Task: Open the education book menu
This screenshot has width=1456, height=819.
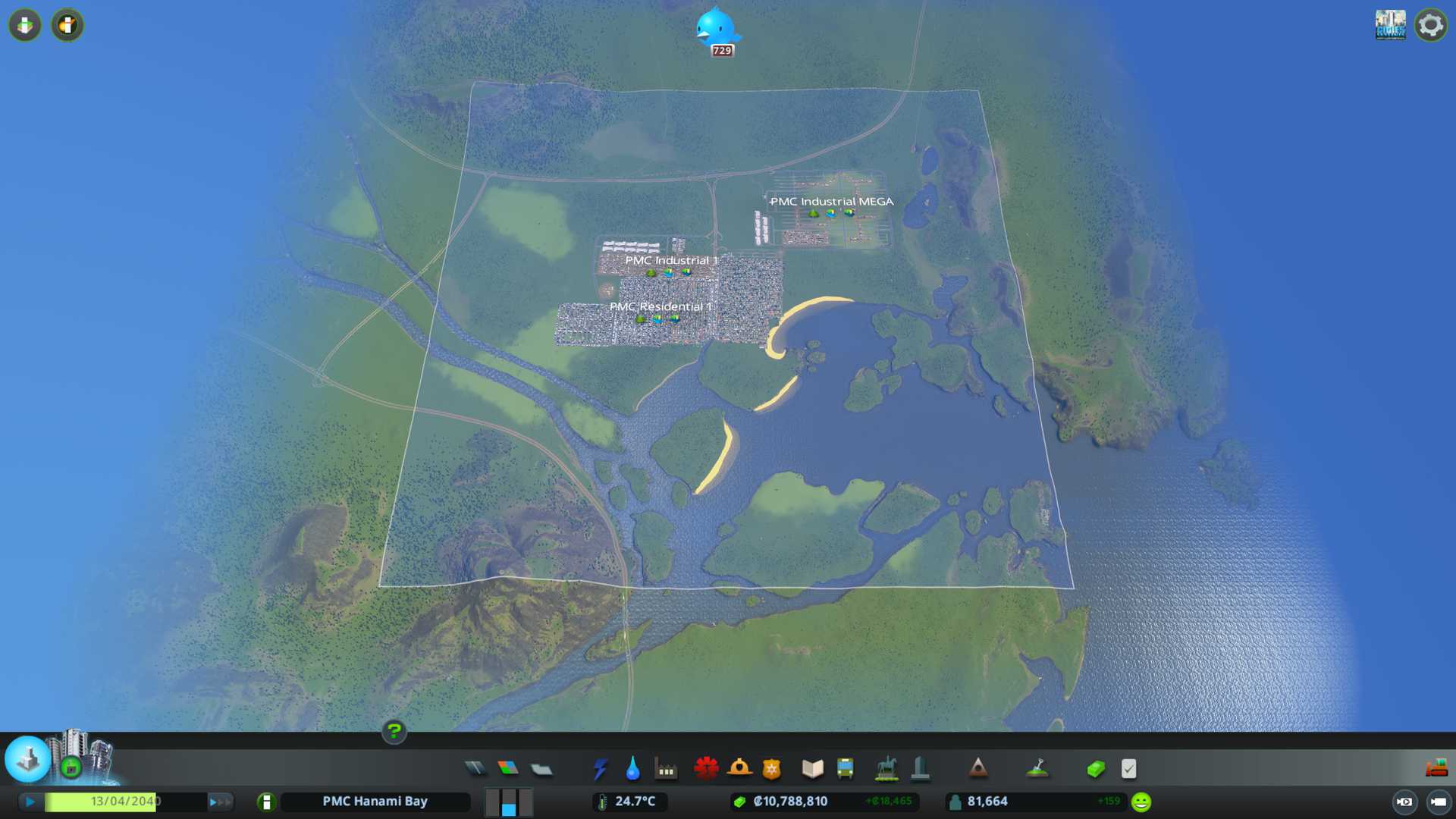Action: point(812,769)
